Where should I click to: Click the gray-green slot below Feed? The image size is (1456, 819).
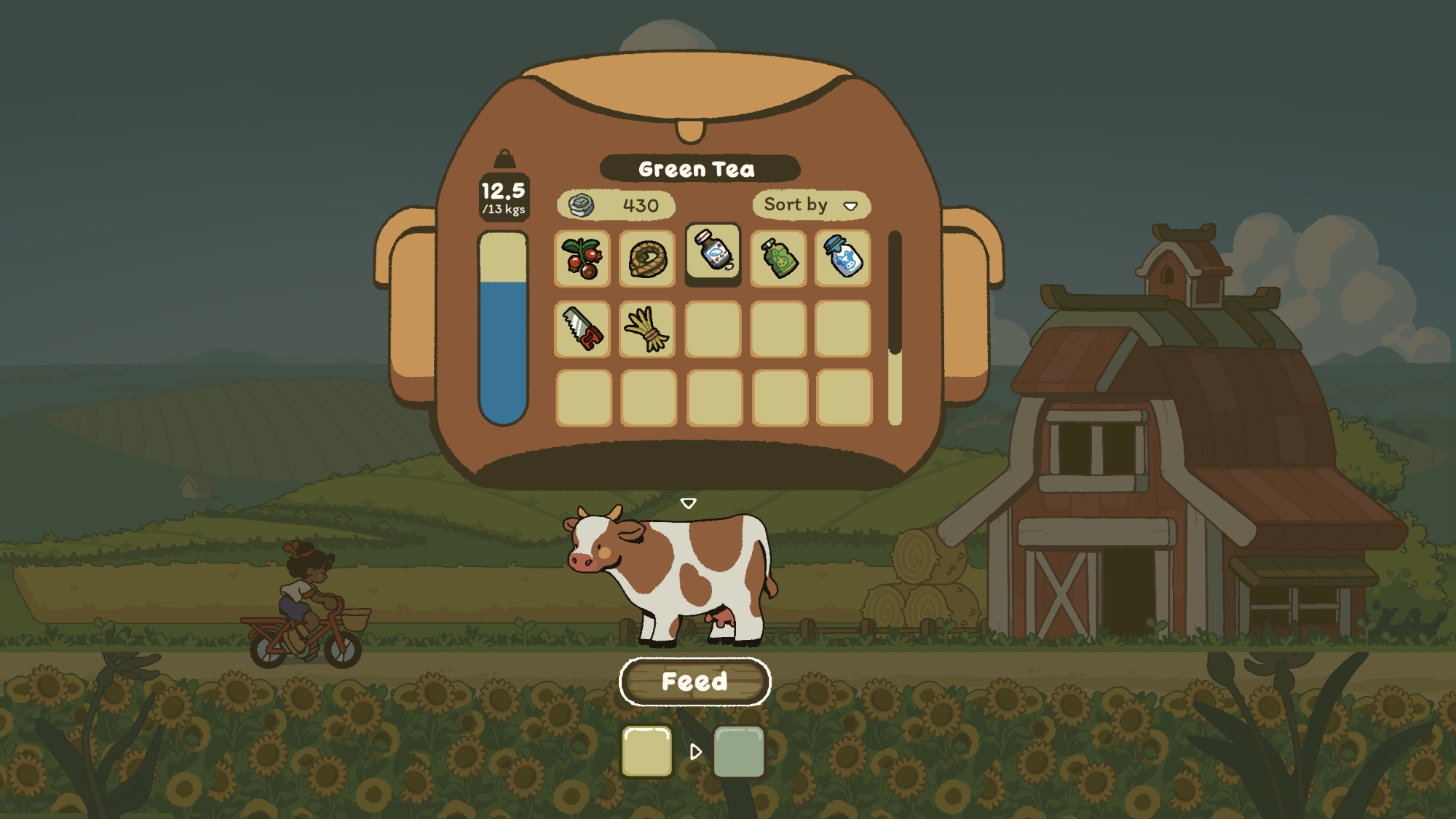point(739,751)
